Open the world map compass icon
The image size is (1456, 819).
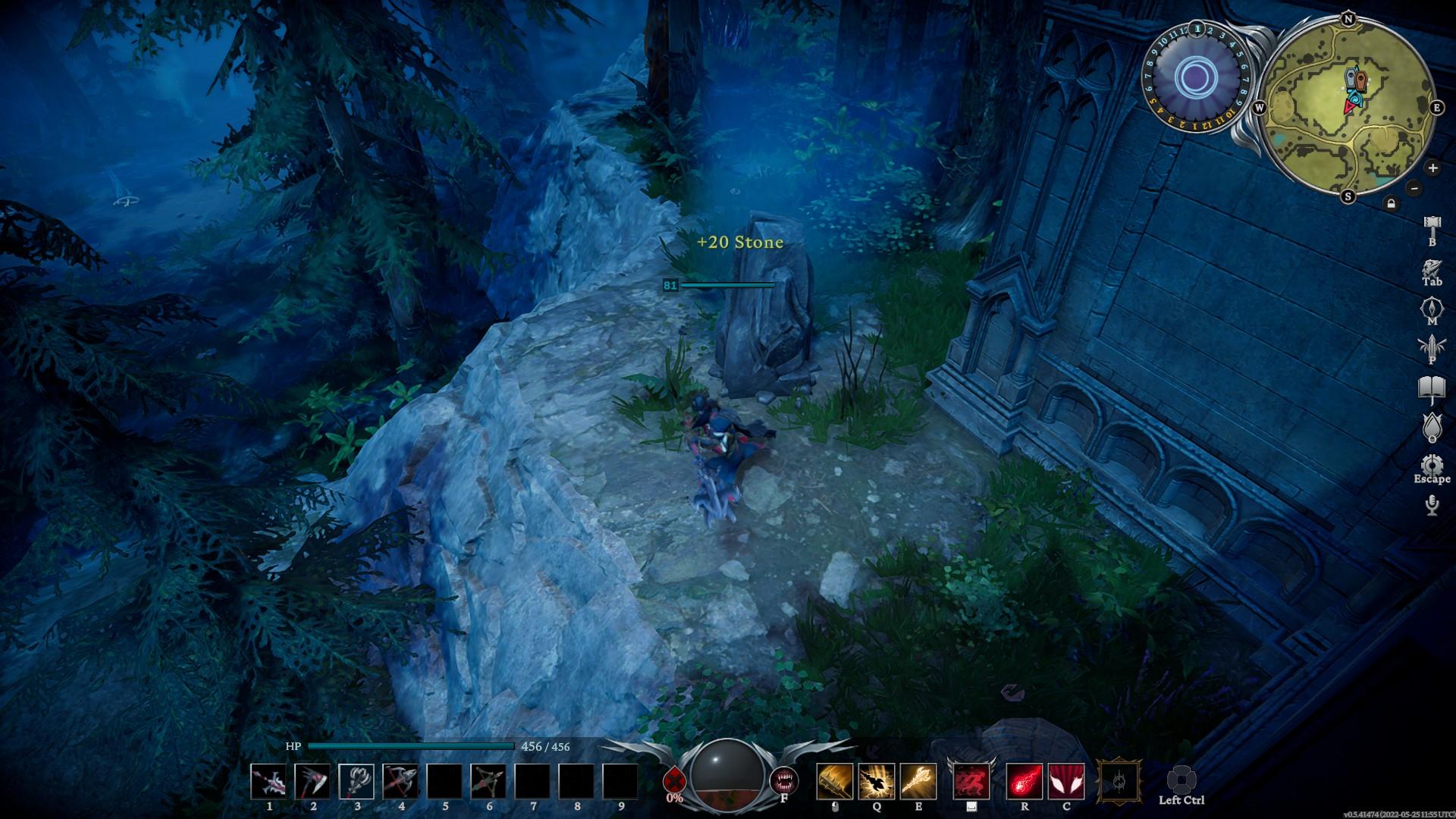pyautogui.click(x=1430, y=306)
